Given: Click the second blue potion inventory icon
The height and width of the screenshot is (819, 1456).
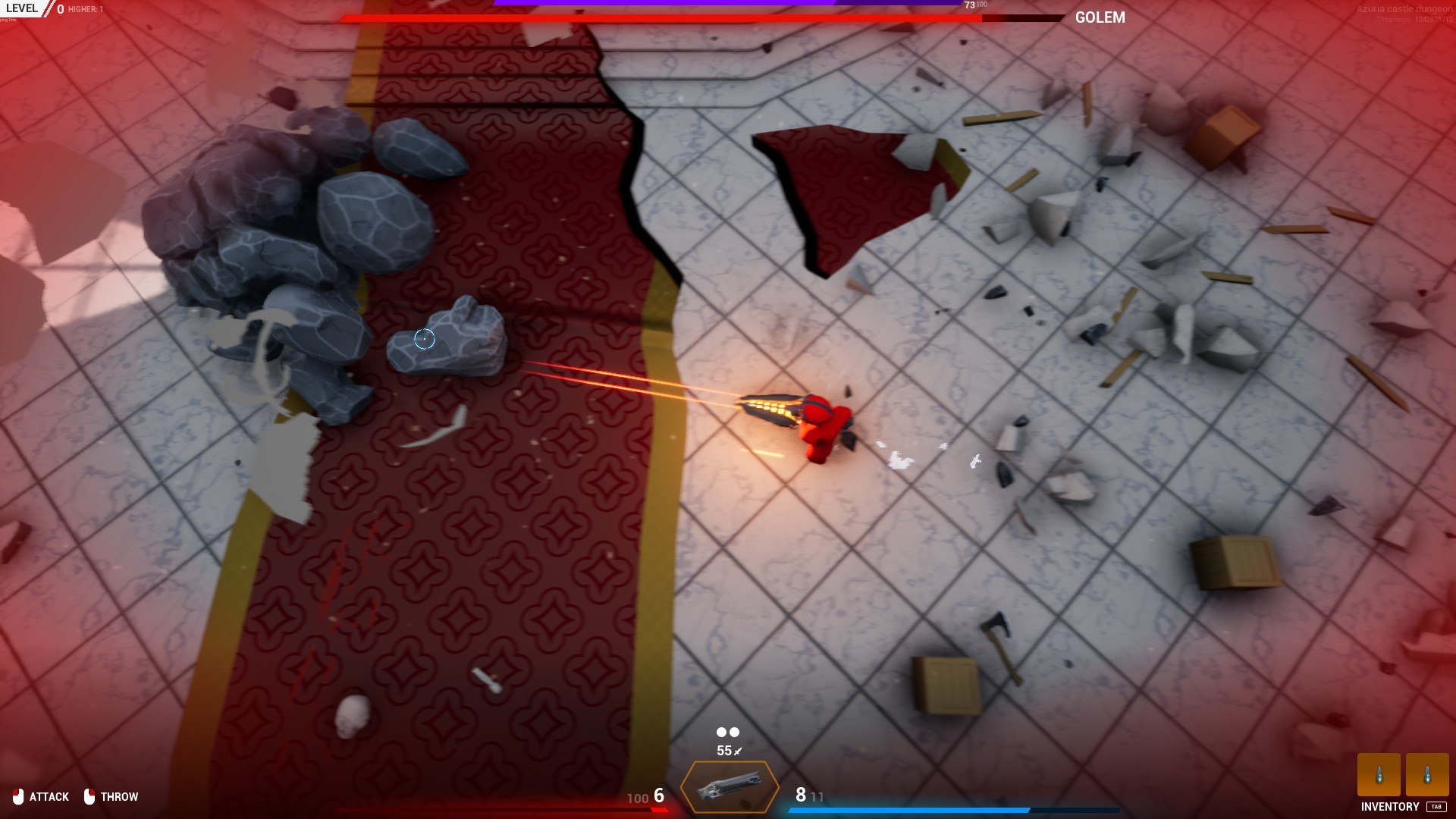Looking at the screenshot, I should [1429, 776].
